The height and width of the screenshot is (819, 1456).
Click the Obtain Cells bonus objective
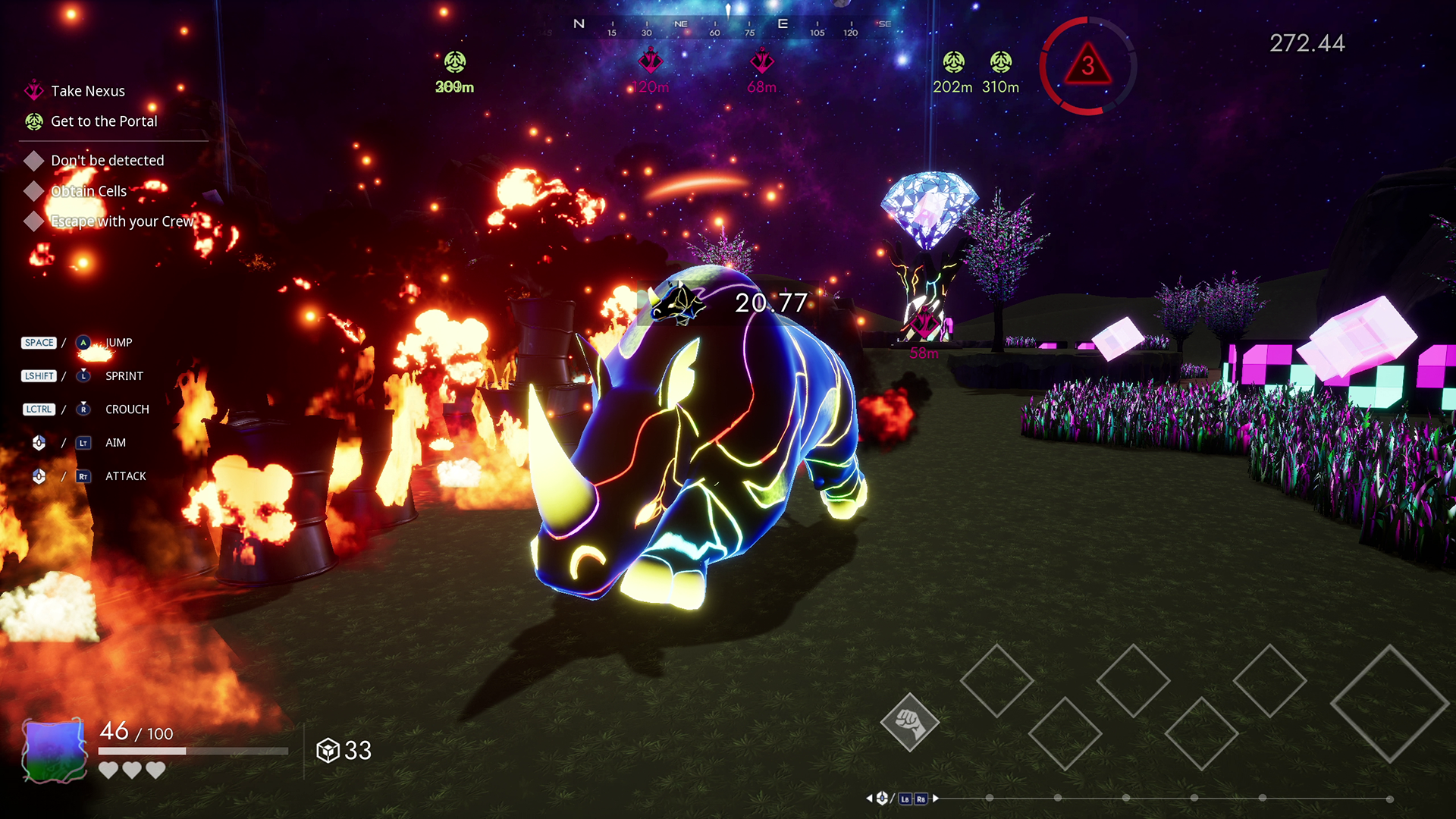[89, 191]
